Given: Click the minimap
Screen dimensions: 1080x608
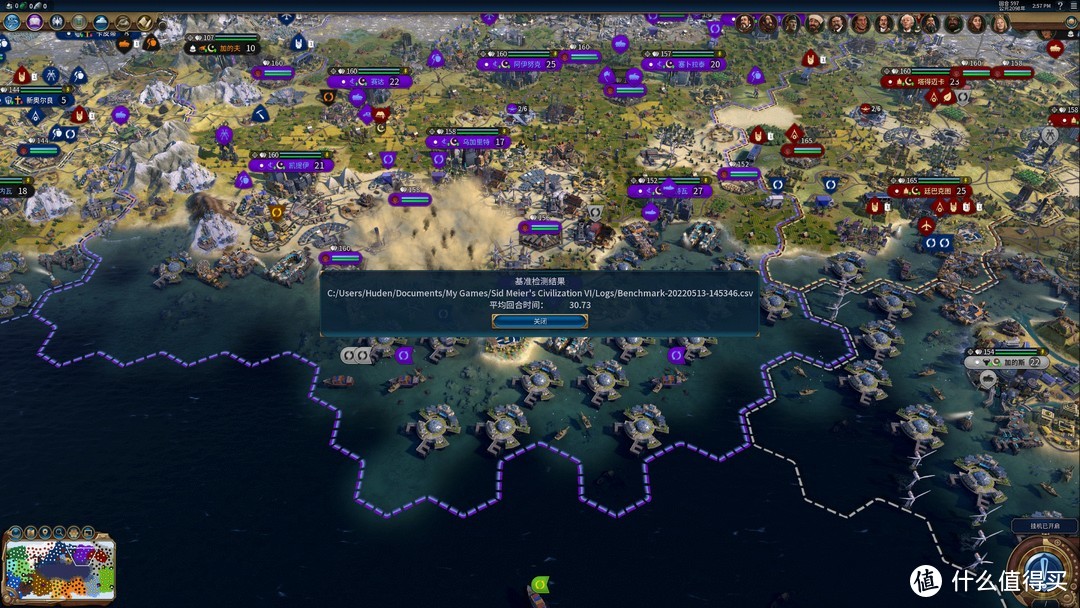Looking at the screenshot, I should pos(58,571).
